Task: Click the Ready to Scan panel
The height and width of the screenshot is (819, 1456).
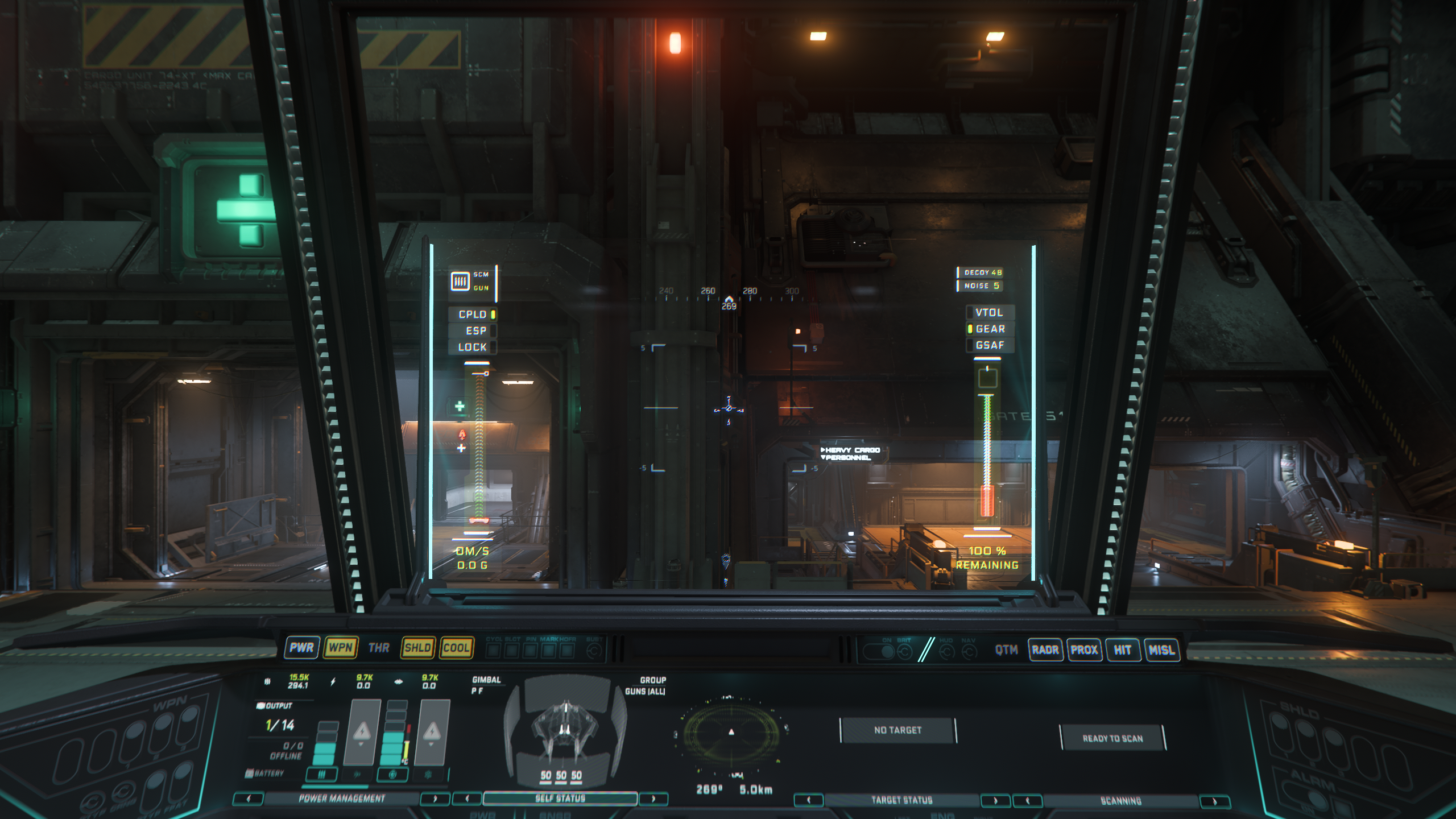Action: 1112,738
